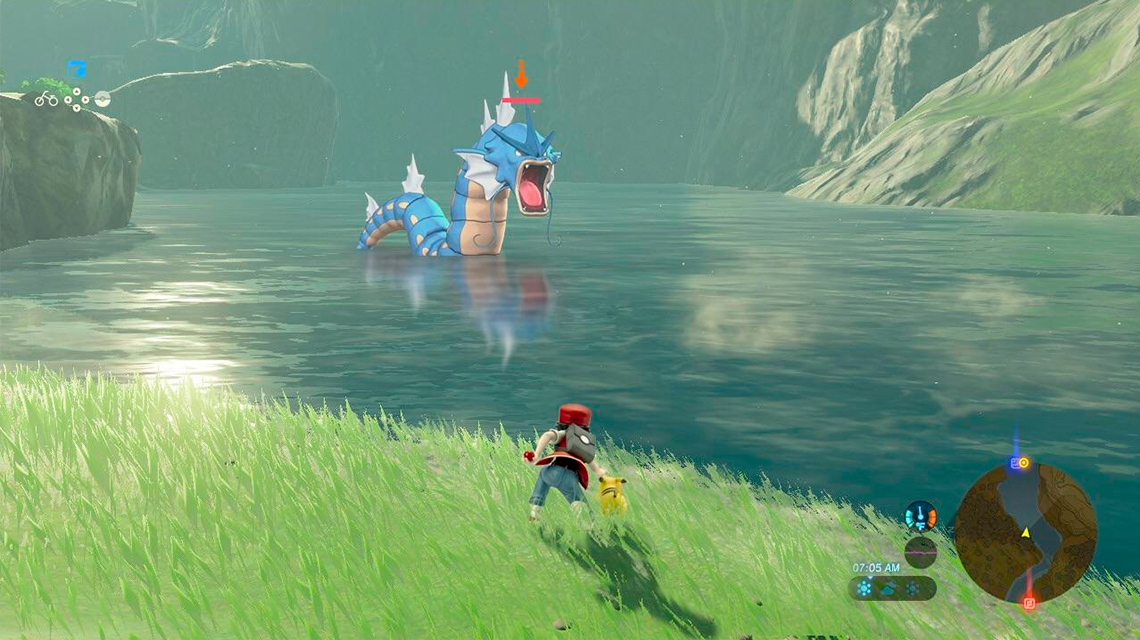
Task: Select the bicycle icon
Action: click(46, 98)
